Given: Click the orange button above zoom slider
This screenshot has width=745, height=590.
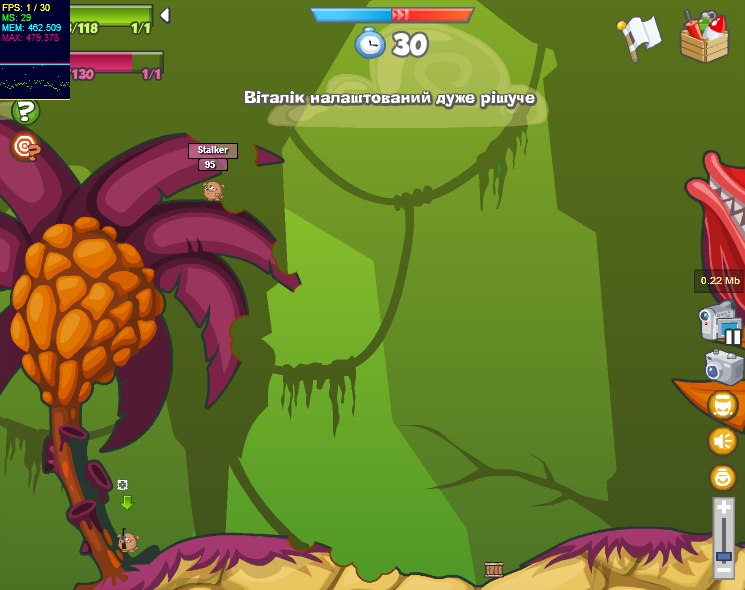Looking at the screenshot, I should 722,477.
